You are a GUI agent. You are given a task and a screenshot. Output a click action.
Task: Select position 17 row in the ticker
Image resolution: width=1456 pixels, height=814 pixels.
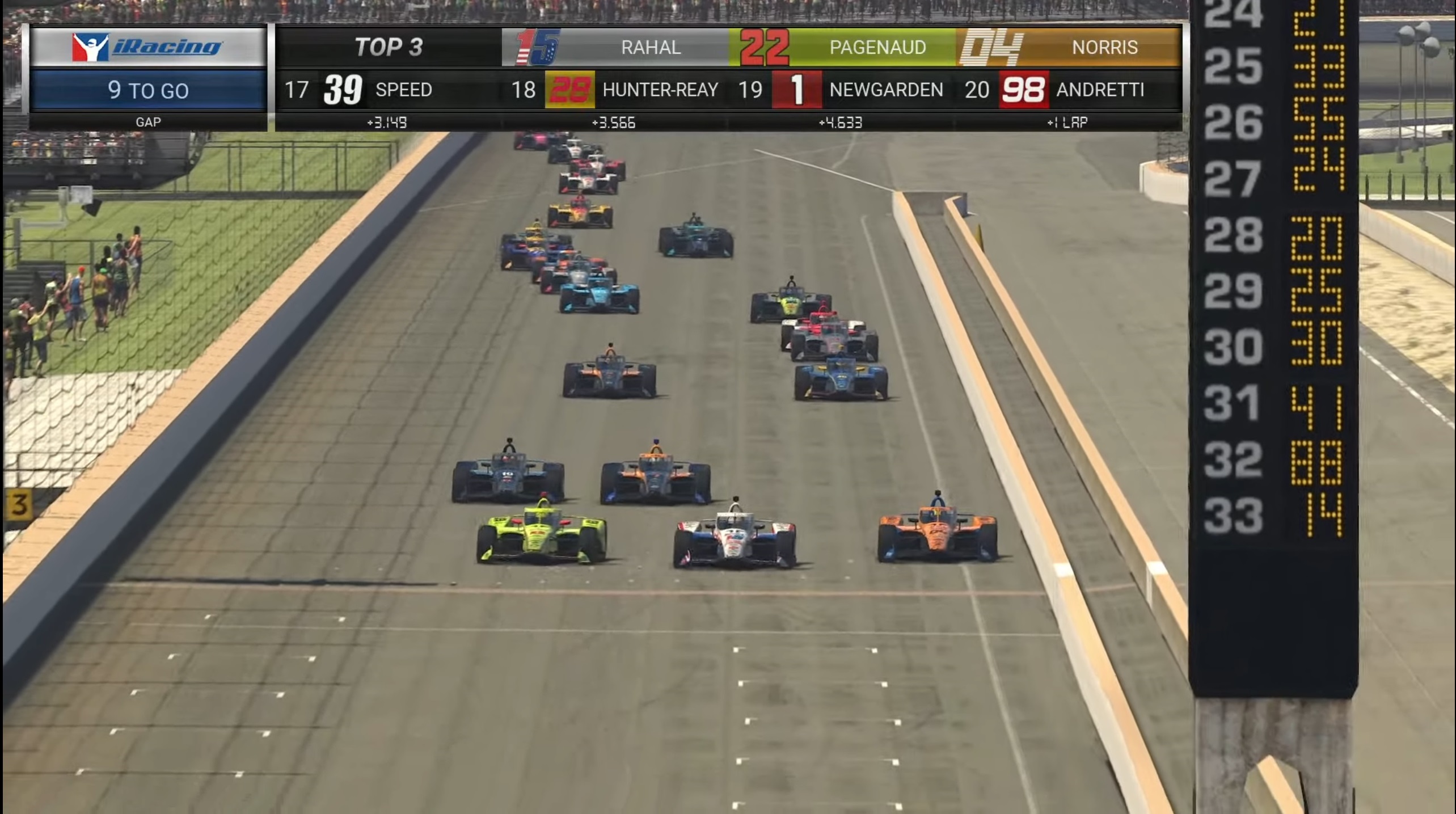pyautogui.click(x=297, y=90)
